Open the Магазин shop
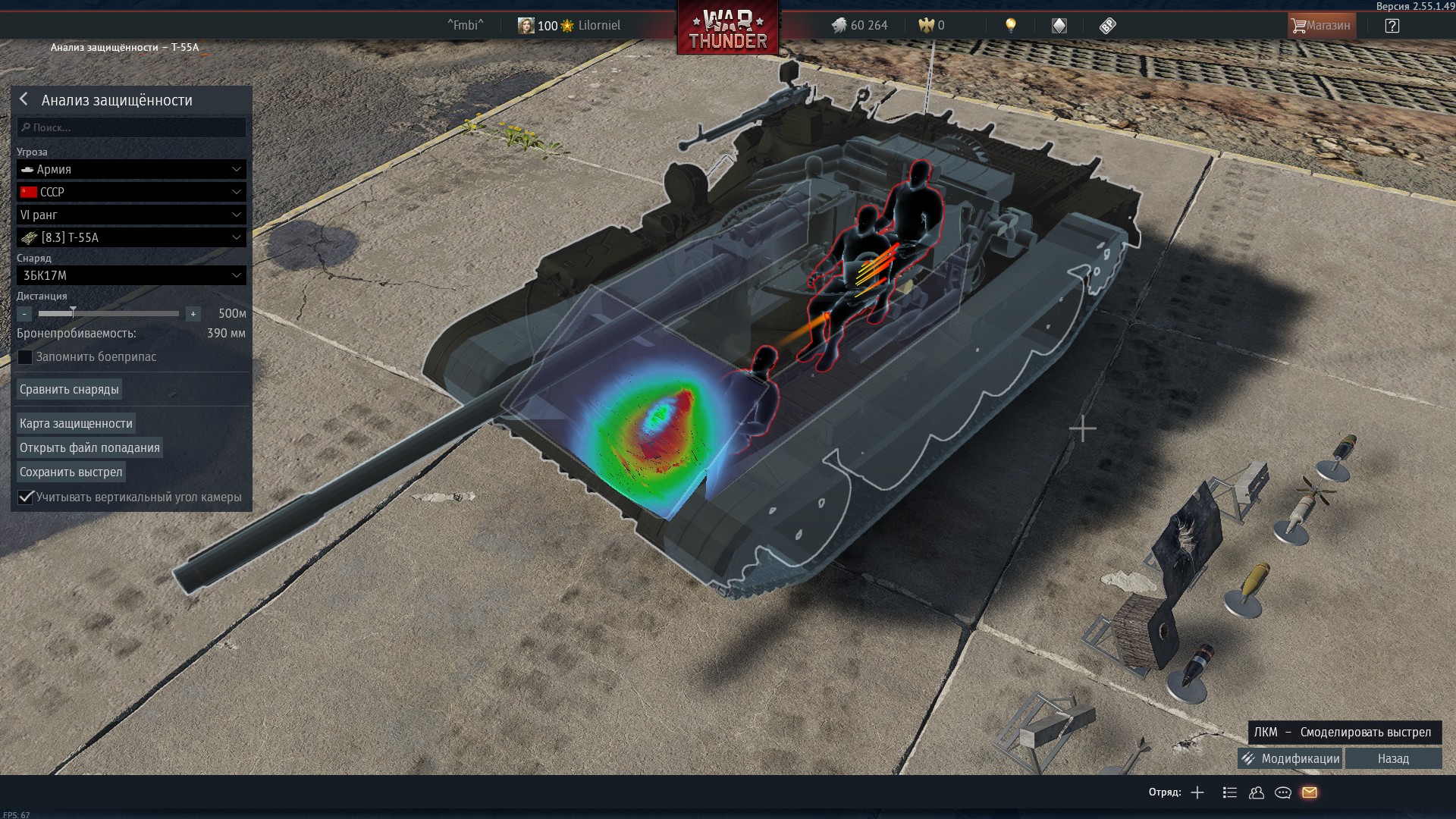Screen dimensions: 1456x819 click(1321, 26)
